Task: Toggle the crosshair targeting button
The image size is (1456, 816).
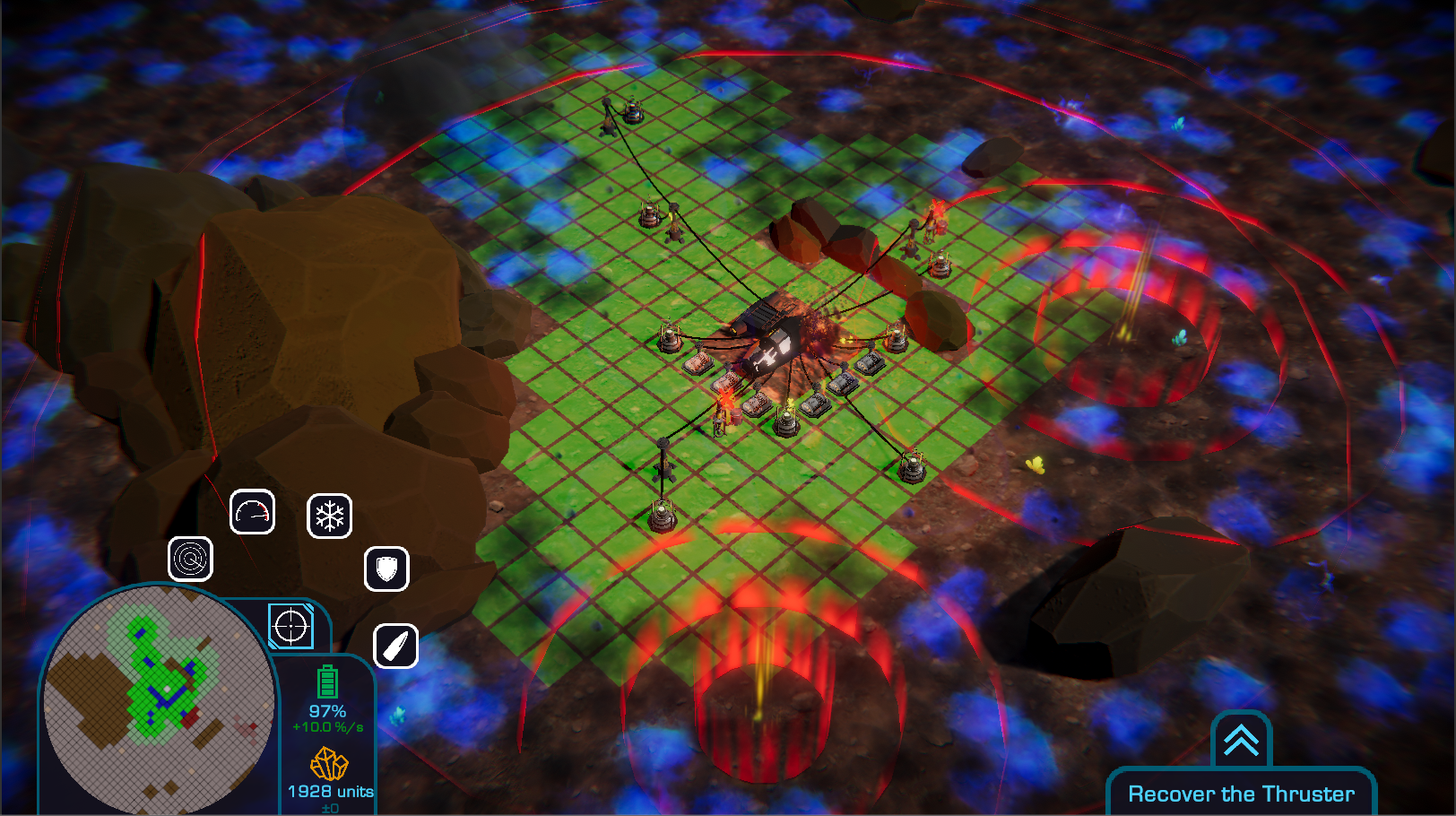Action: (x=291, y=626)
